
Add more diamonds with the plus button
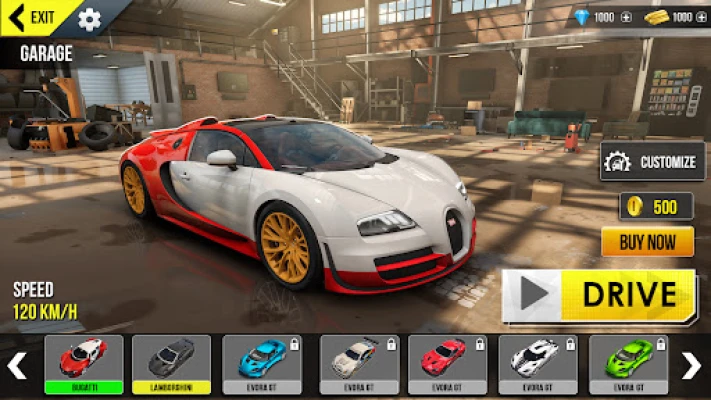tap(626, 17)
